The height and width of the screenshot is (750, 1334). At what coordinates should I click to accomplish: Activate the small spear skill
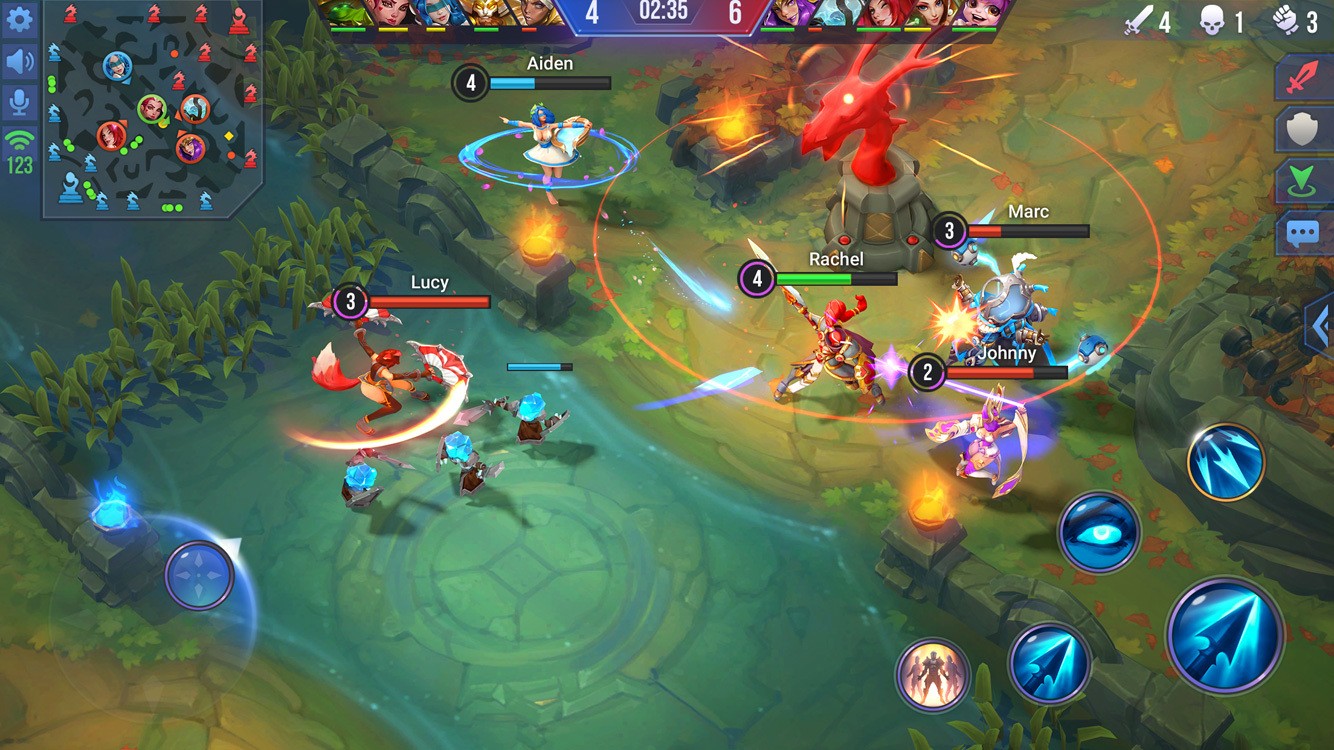tap(1049, 663)
